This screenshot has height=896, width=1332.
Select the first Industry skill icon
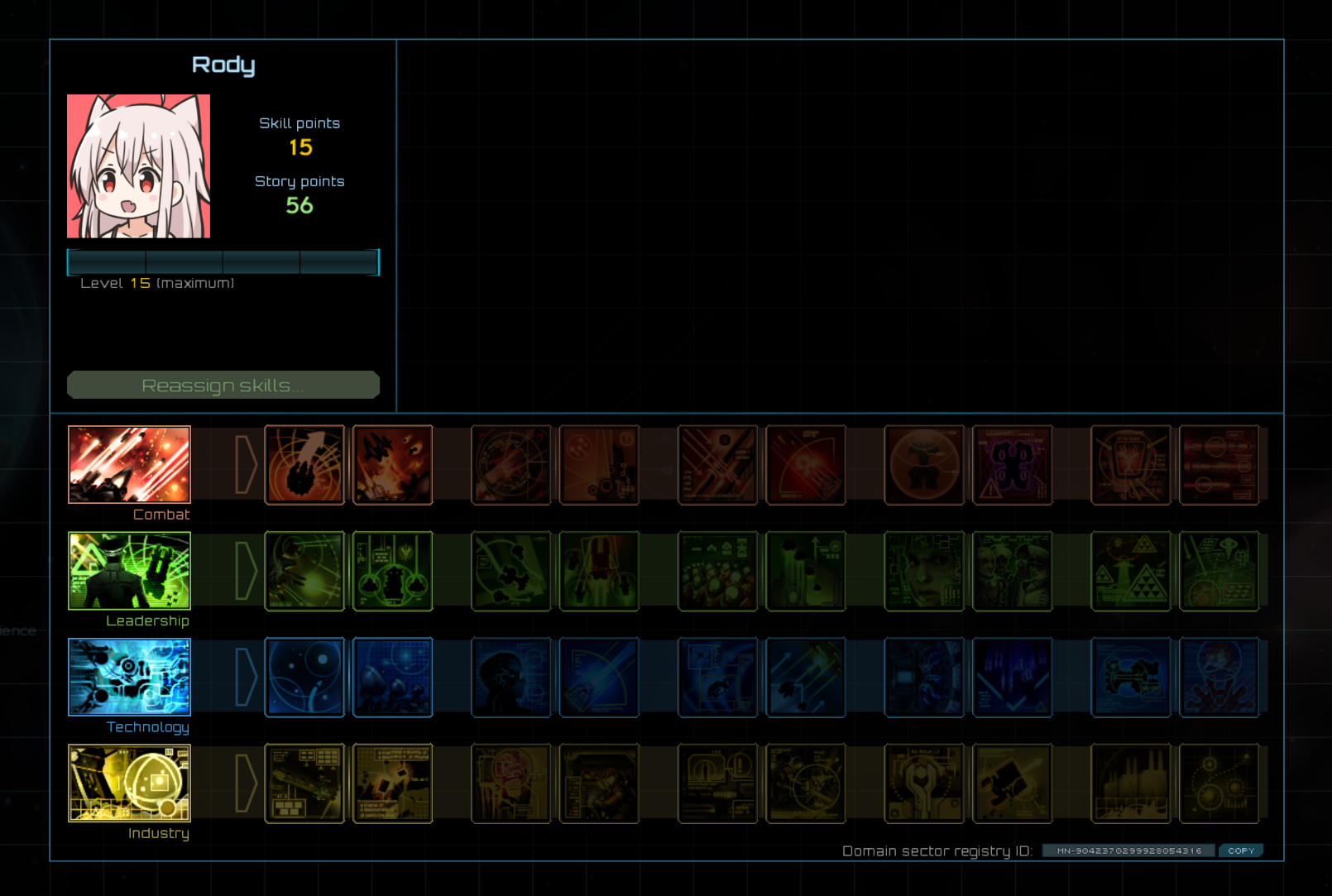(x=304, y=783)
